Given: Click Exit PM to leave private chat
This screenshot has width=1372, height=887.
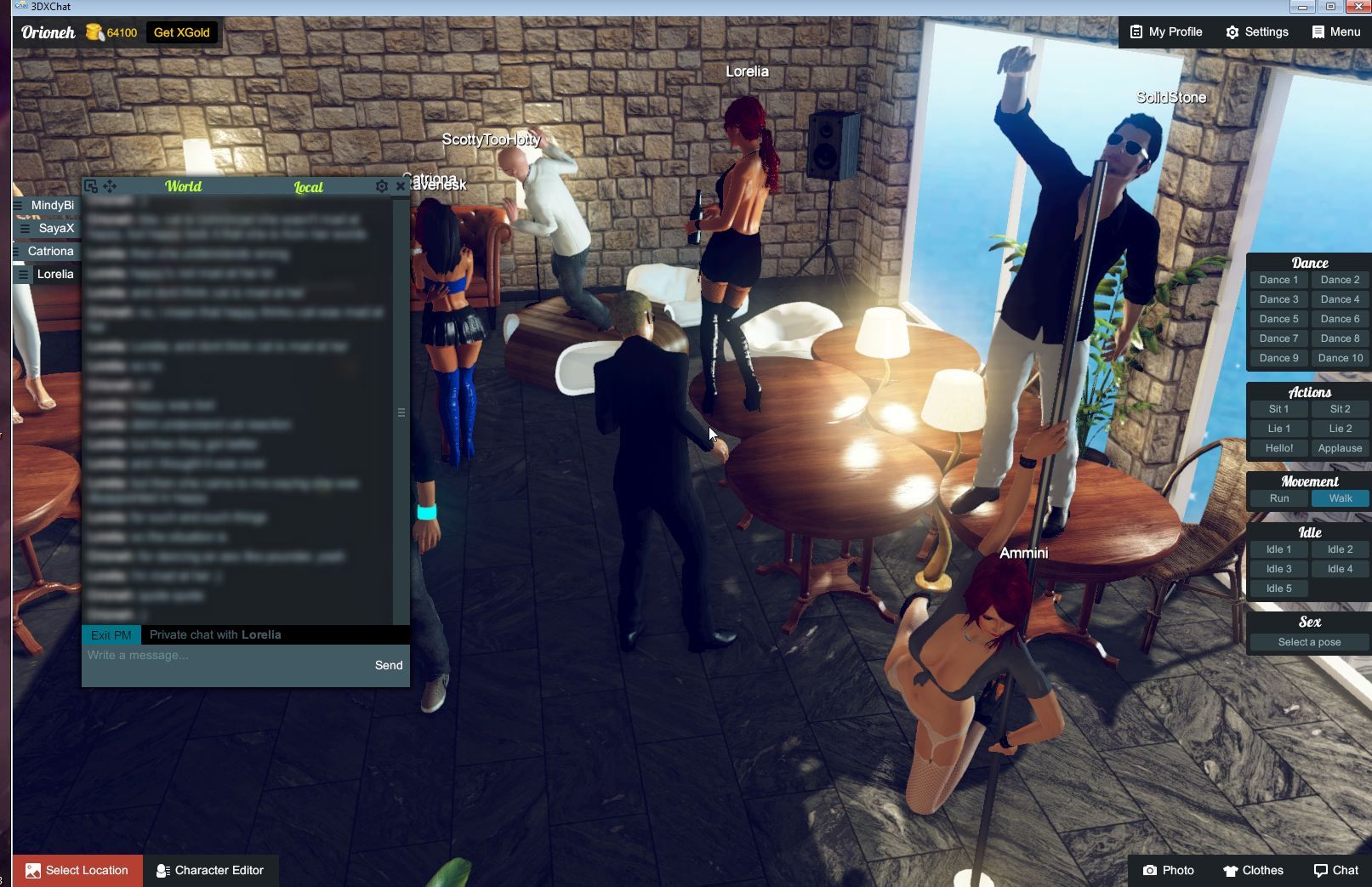Looking at the screenshot, I should (x=110, y=634).
